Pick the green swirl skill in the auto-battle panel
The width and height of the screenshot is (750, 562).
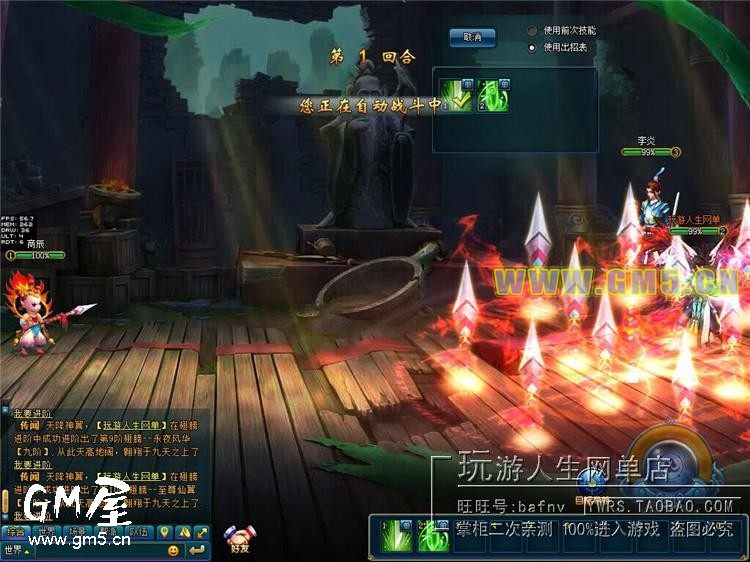[492, 95]
